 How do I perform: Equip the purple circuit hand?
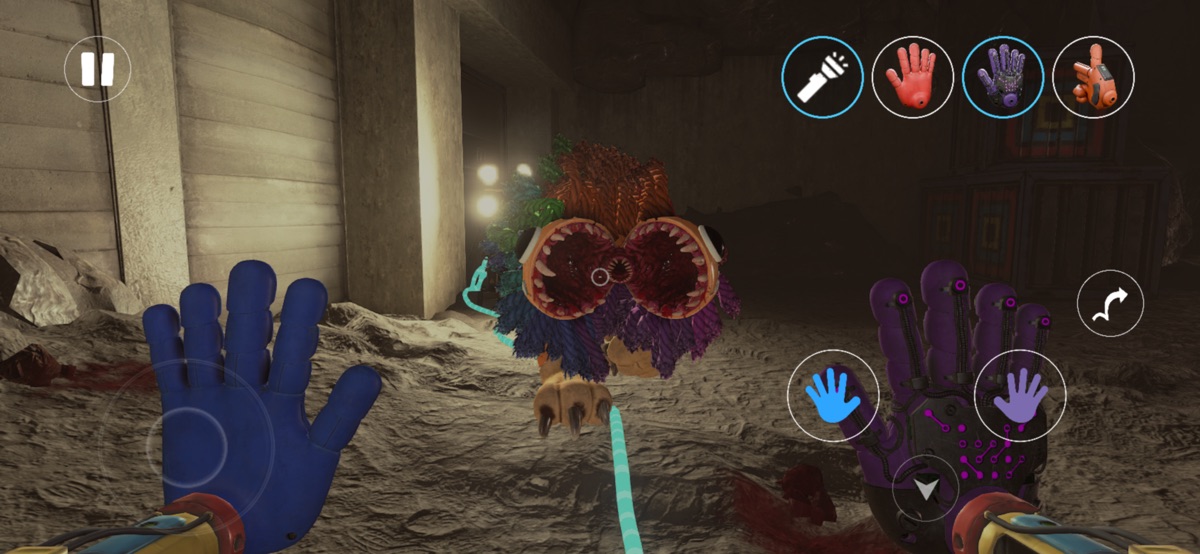(x=1002, y=77)
